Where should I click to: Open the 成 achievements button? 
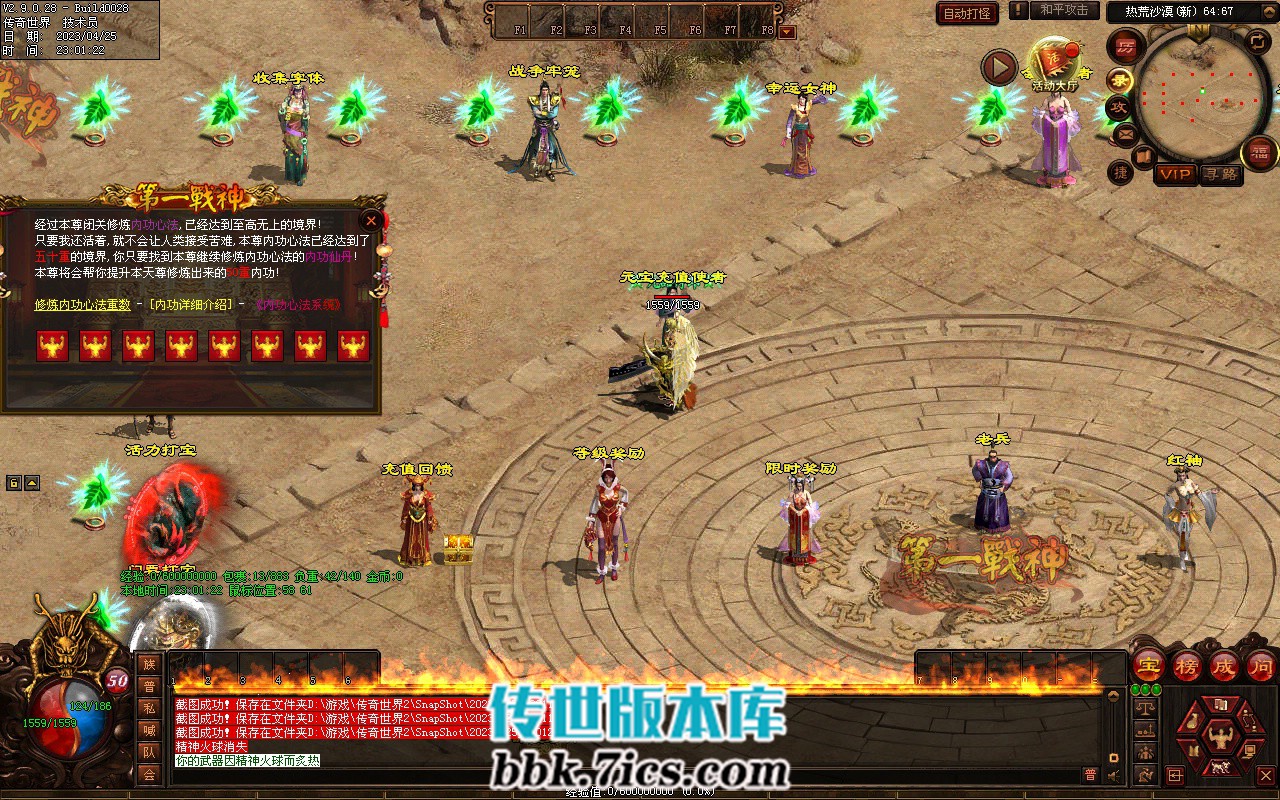pos(1224,666)
